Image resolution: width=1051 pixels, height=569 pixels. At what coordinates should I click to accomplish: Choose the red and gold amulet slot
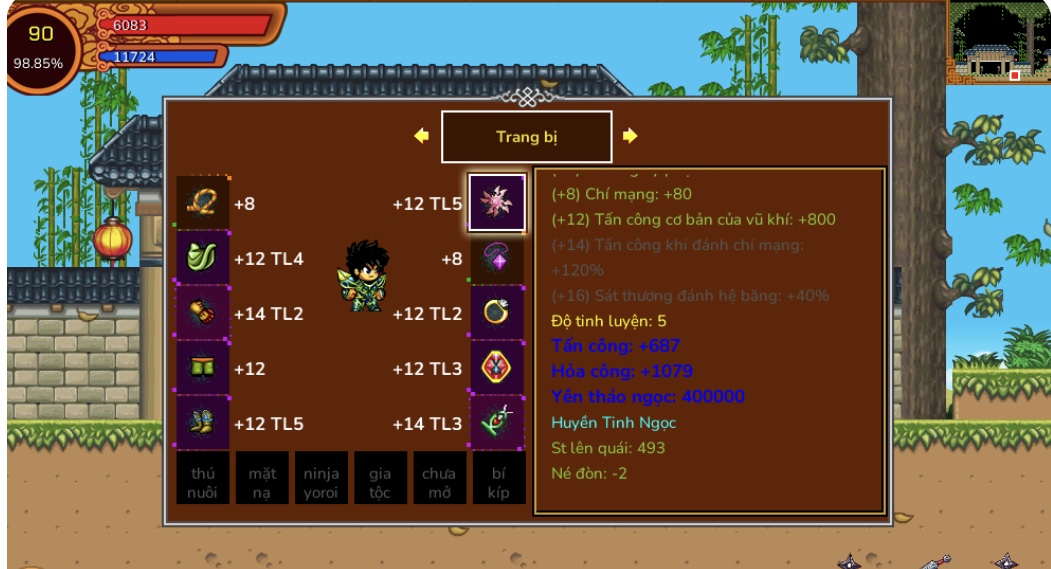(497, 368)
